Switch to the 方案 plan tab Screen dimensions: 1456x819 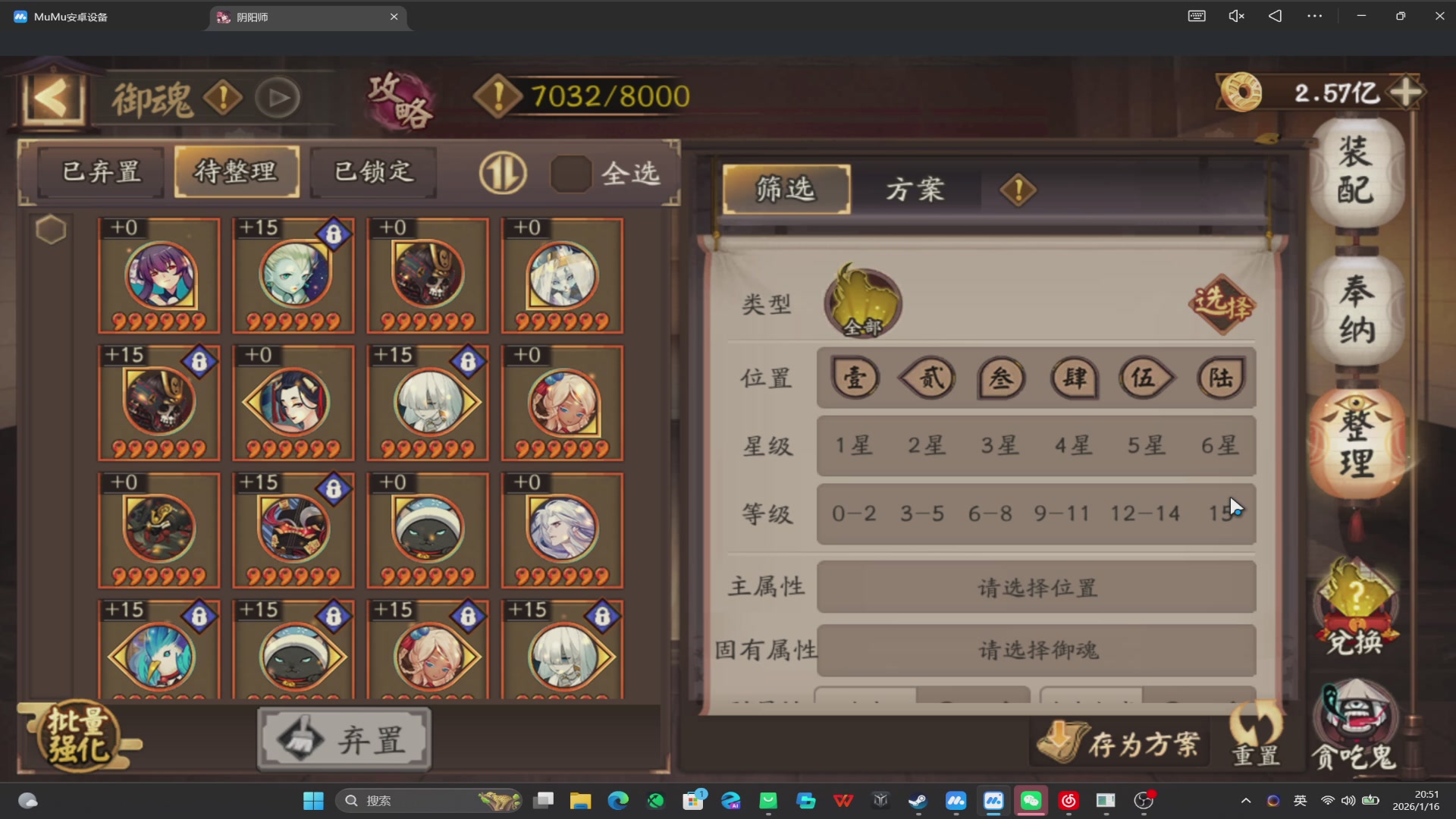click(x=915, y=190)
